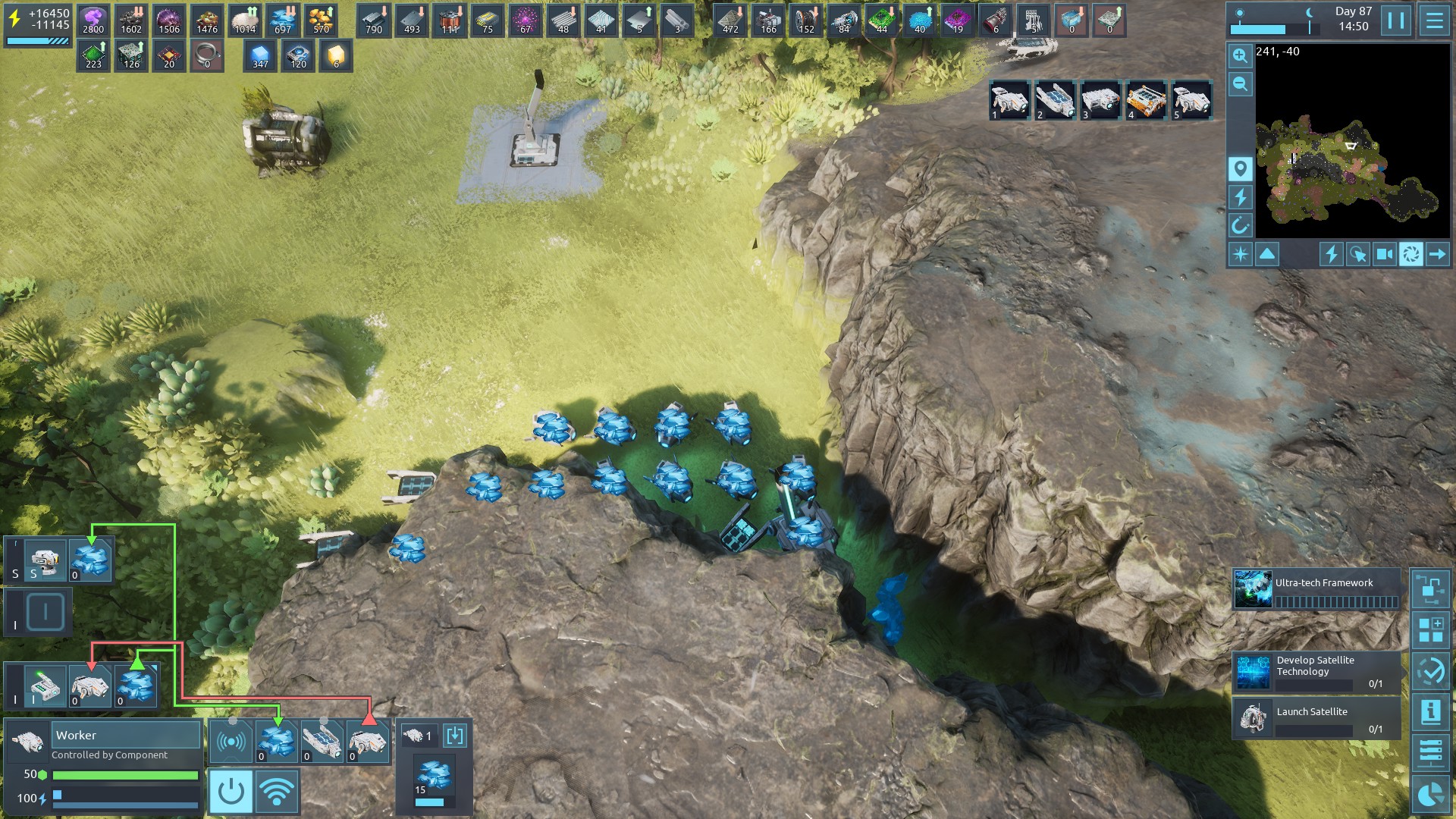This screenshot has height=819, width=1456.
Task: Open the pie chart statistics panel
Action: click(1431, 794)
